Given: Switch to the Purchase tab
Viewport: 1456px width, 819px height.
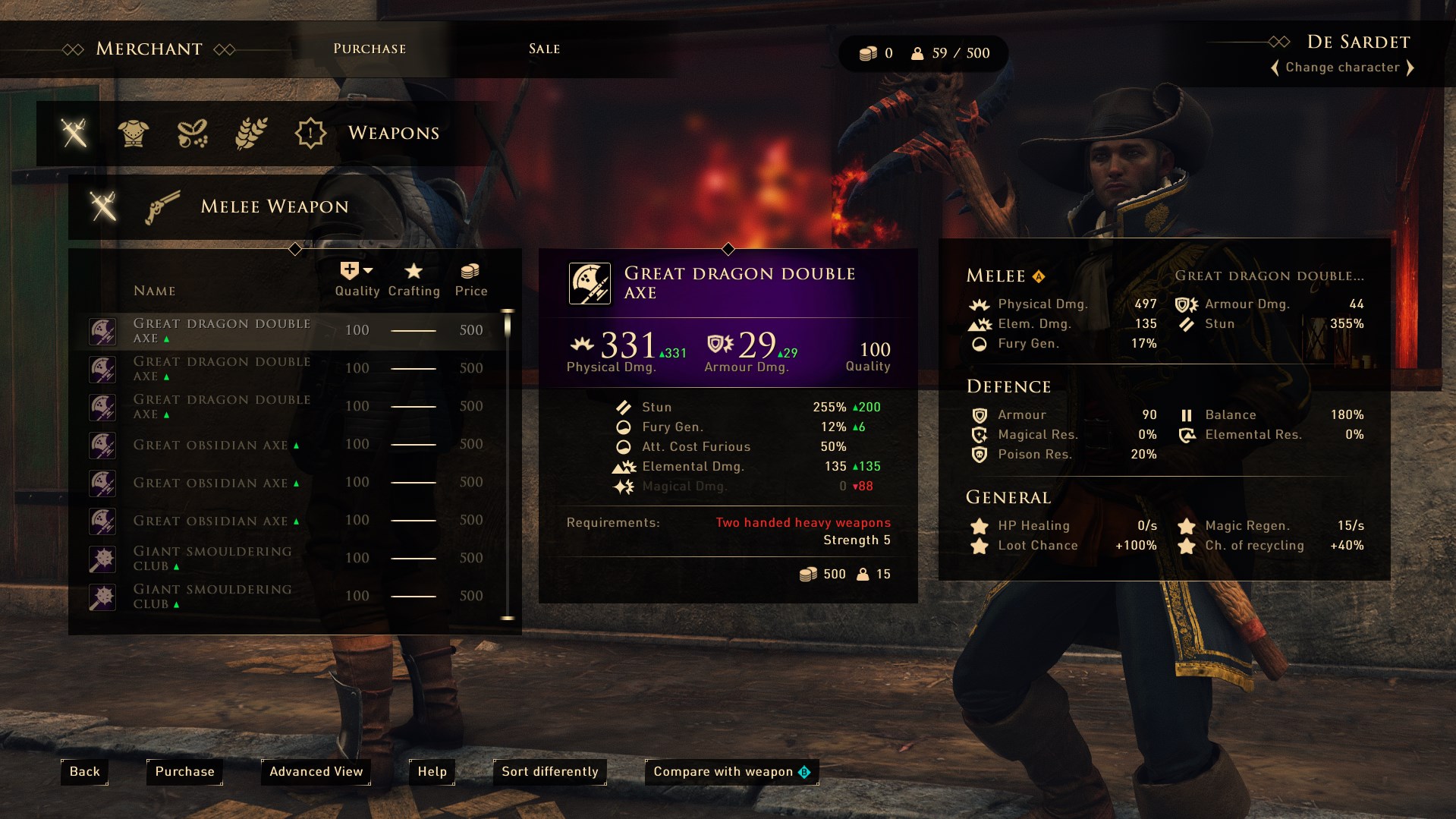Looking at the screenshot, I should (x=370, y=49).
